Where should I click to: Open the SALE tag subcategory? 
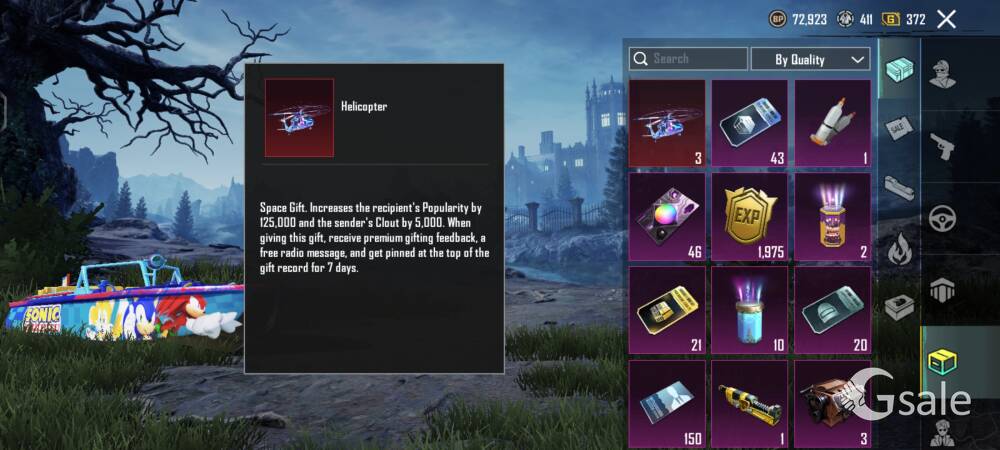tap(899, 128)
